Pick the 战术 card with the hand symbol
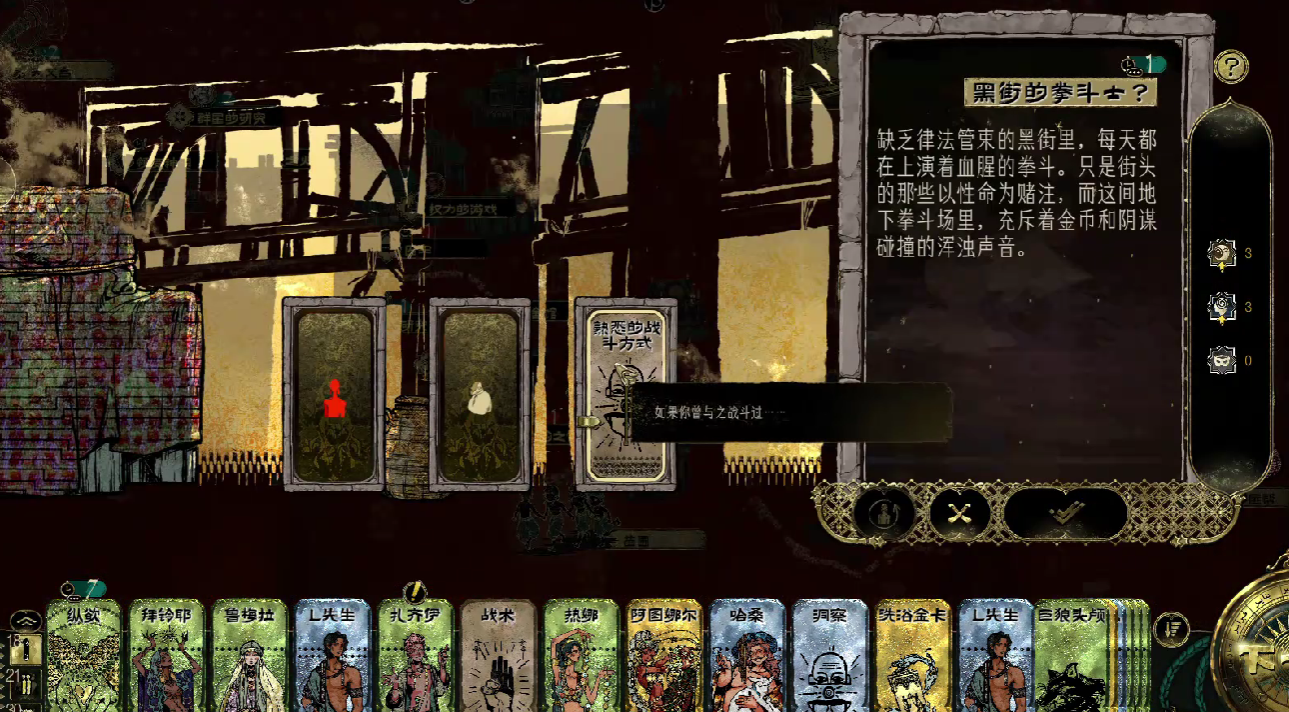Viewport: 1289px width, 712px height. point(499,656)
